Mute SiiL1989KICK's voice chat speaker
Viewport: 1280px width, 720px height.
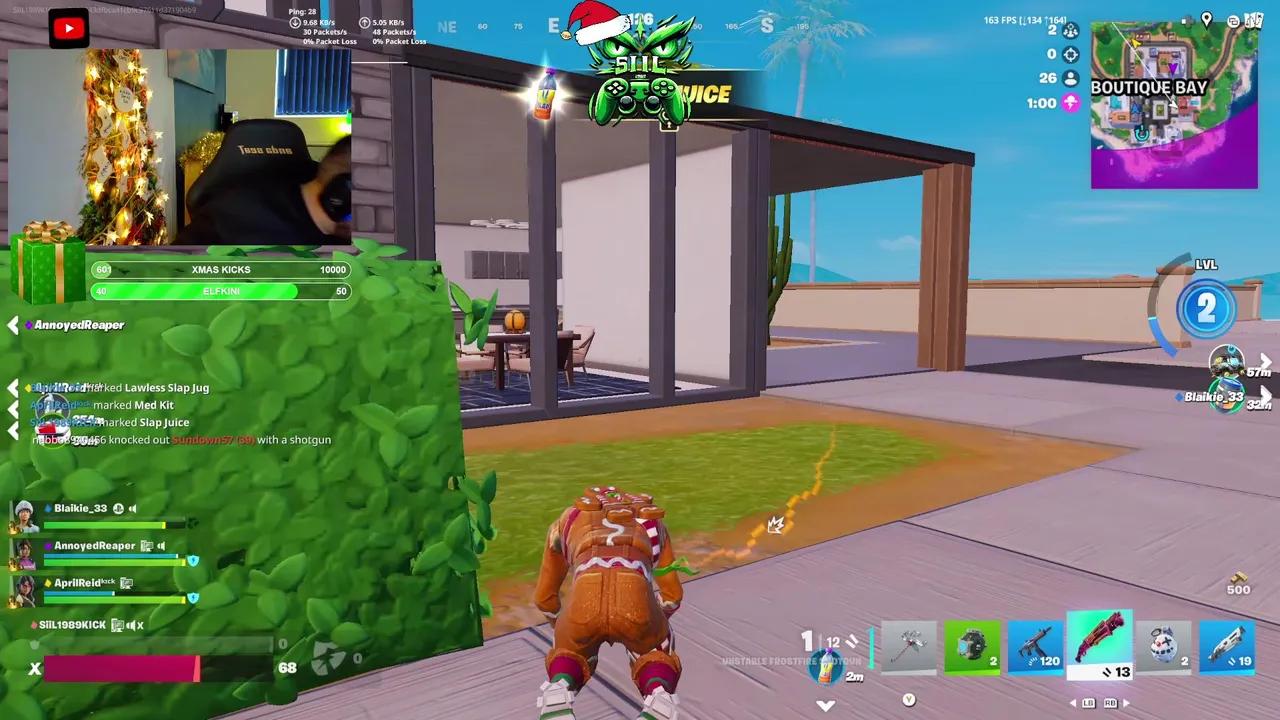coord(132,625)
